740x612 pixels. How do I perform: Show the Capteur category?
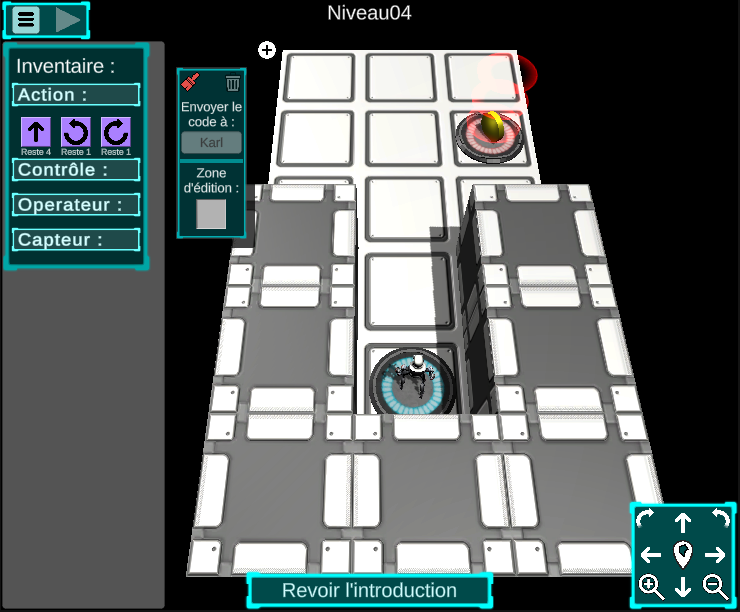tap(76, 240)
